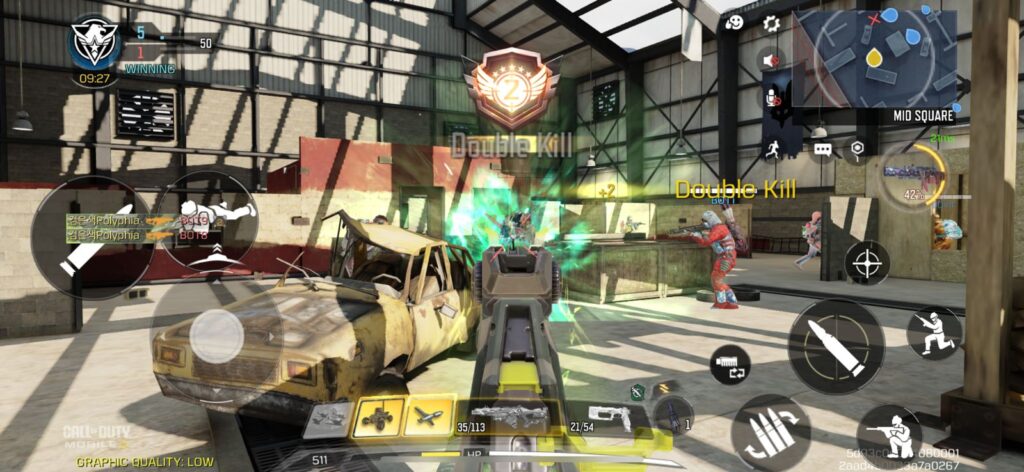Toggle the speaker voice chat icon
Viewport: 1024px width, 472px height.
[771, 60]
